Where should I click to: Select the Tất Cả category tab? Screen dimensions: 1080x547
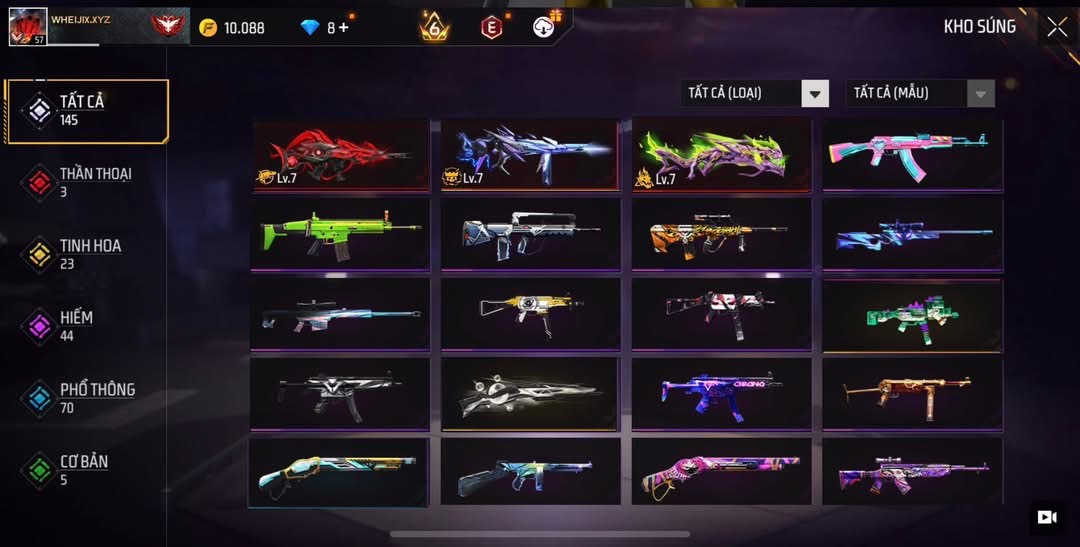pos(87,110)
